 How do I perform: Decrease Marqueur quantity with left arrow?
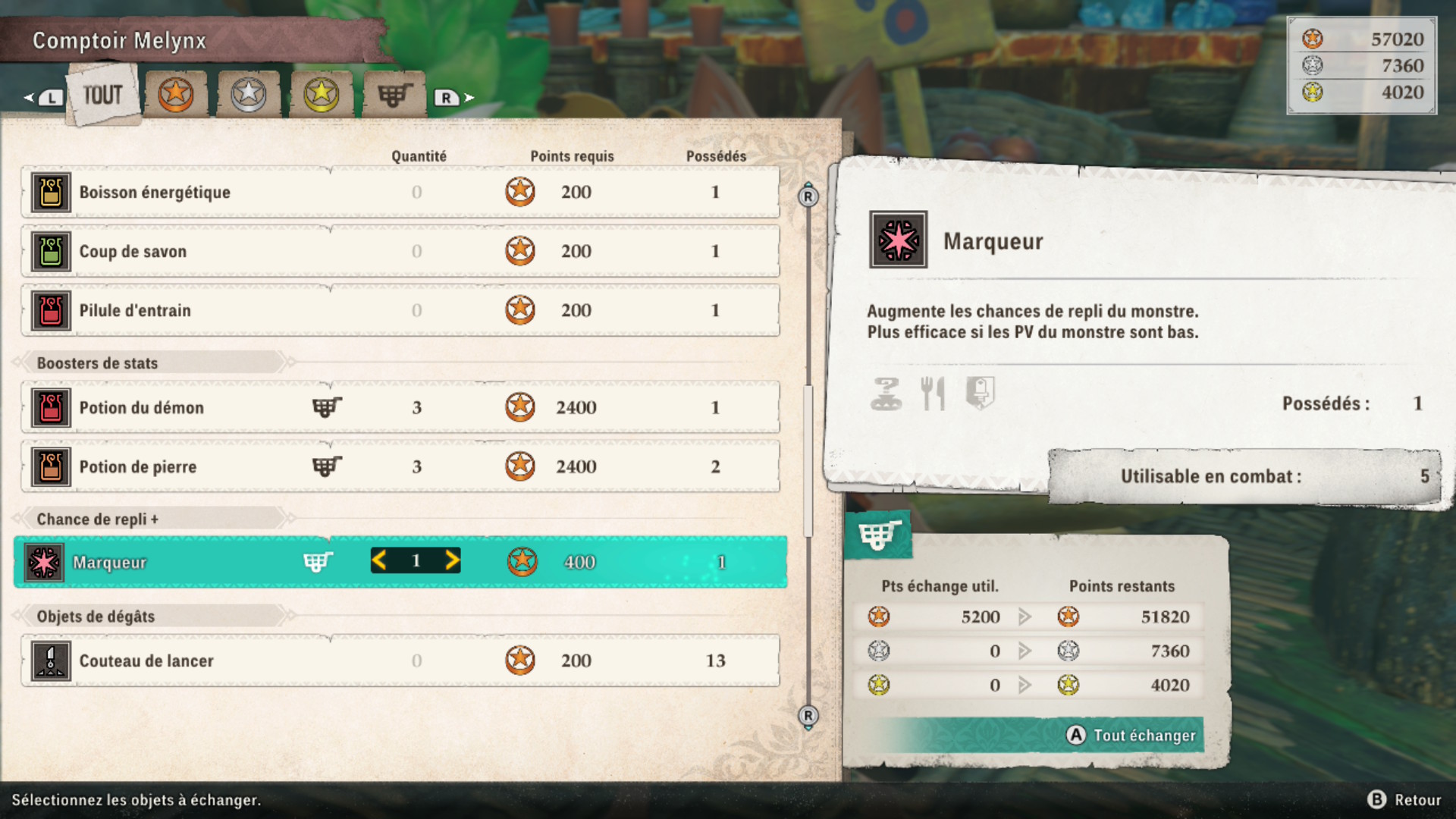point(380,561)
